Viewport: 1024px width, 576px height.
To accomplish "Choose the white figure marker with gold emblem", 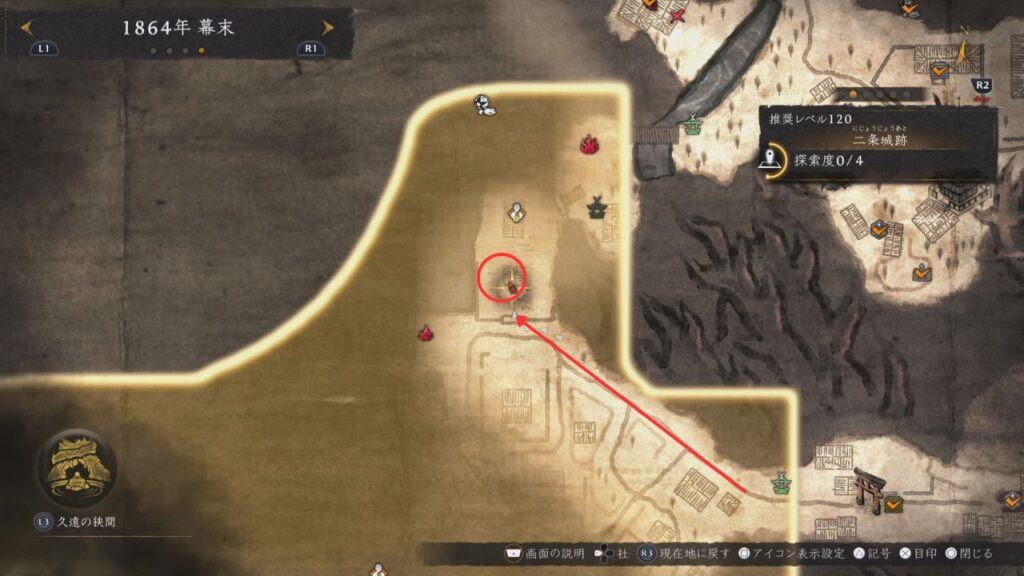I will tap(516, 211).
